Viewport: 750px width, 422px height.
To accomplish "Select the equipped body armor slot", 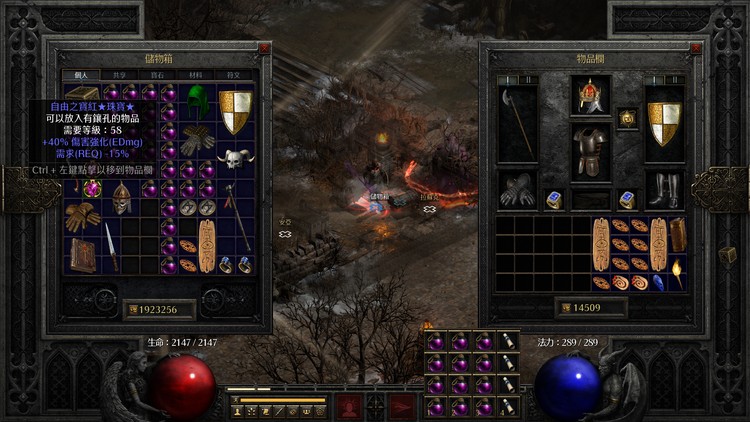I will [x=590, y=152].
